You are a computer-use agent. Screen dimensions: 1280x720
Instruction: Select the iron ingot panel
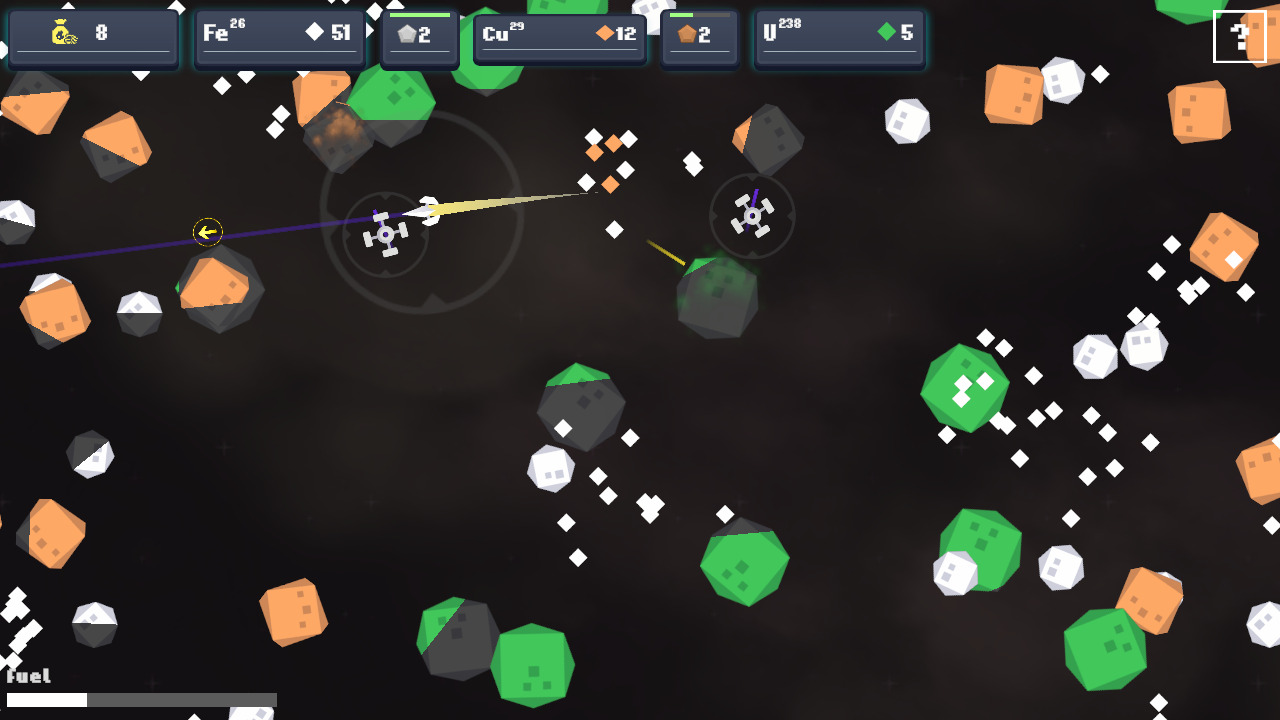(x=419, y=38)
